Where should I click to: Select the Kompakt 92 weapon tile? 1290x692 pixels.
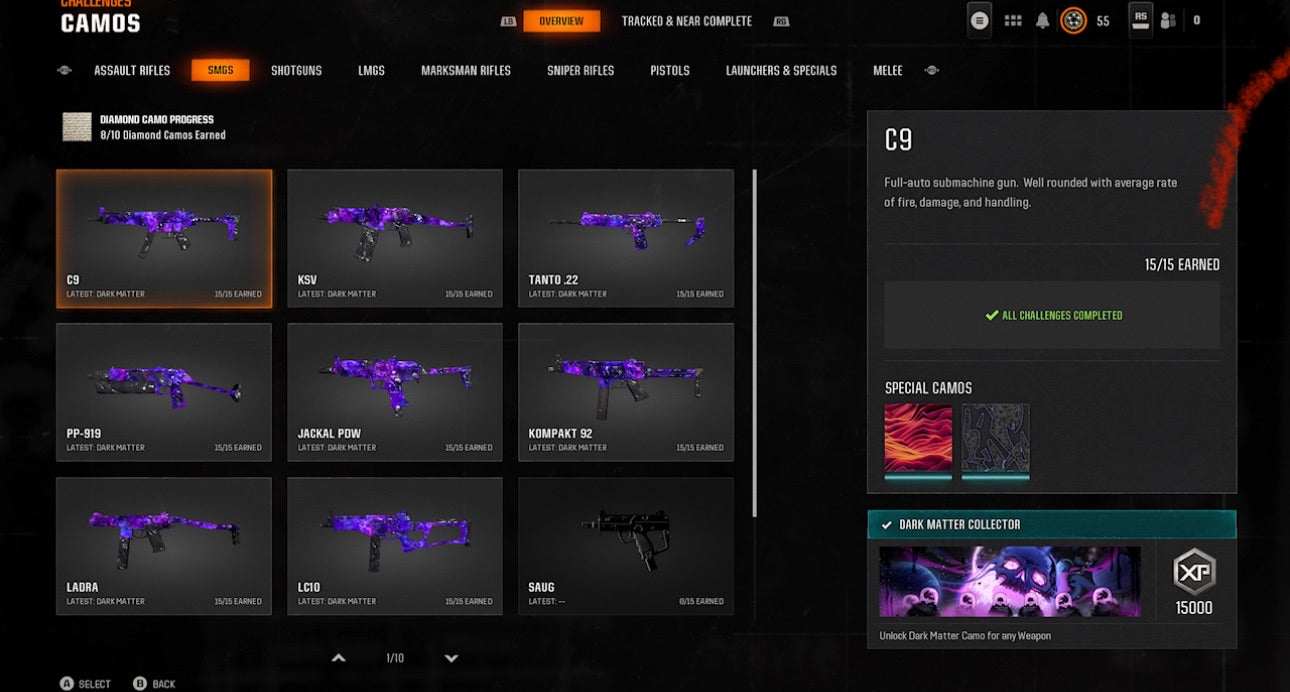coord(625,392)
